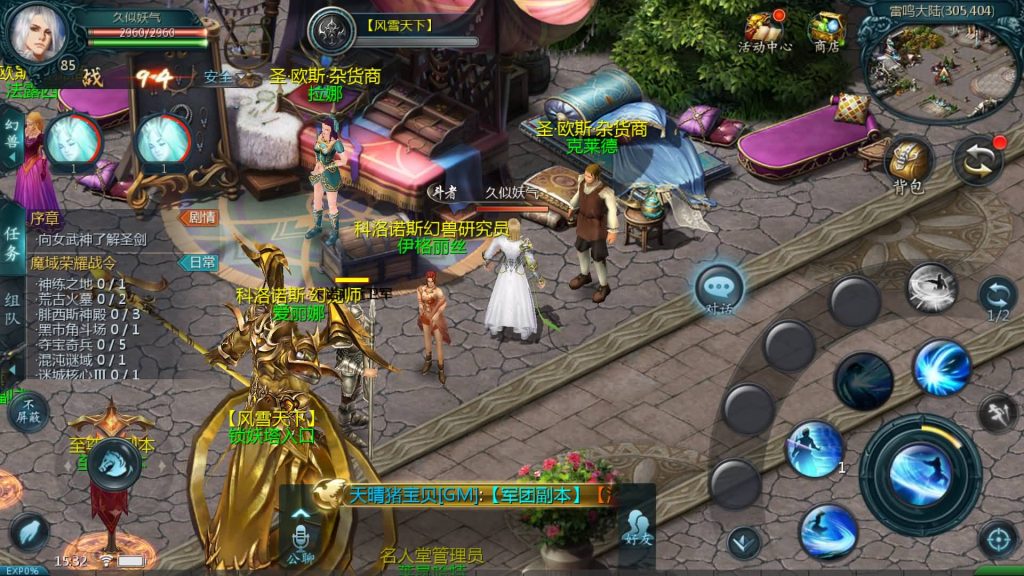Choose the 剧情 story quest tag
The height and width of the screenshot is (576, 1024).
pyautogui.click(x=198, y=217)
